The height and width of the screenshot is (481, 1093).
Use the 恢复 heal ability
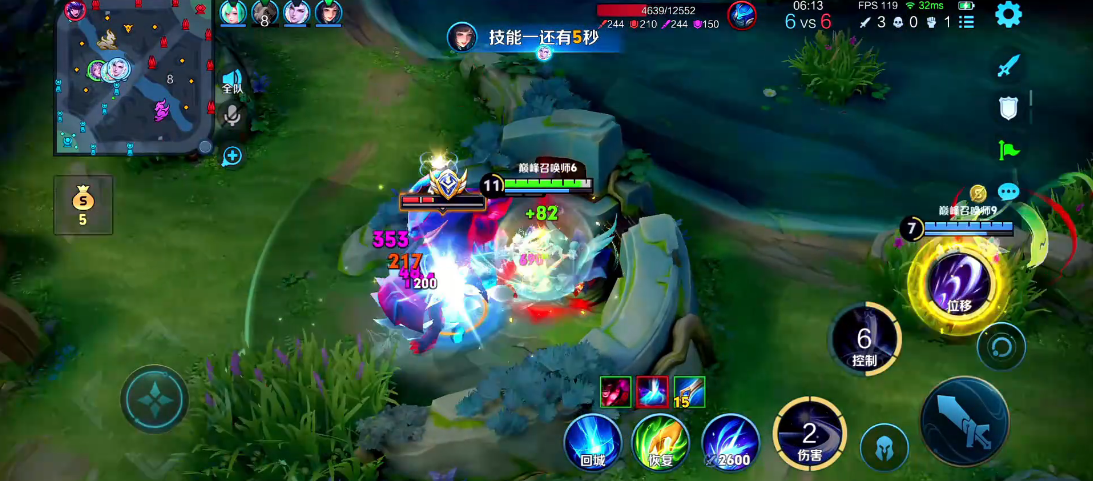click(x=661, y=442)
